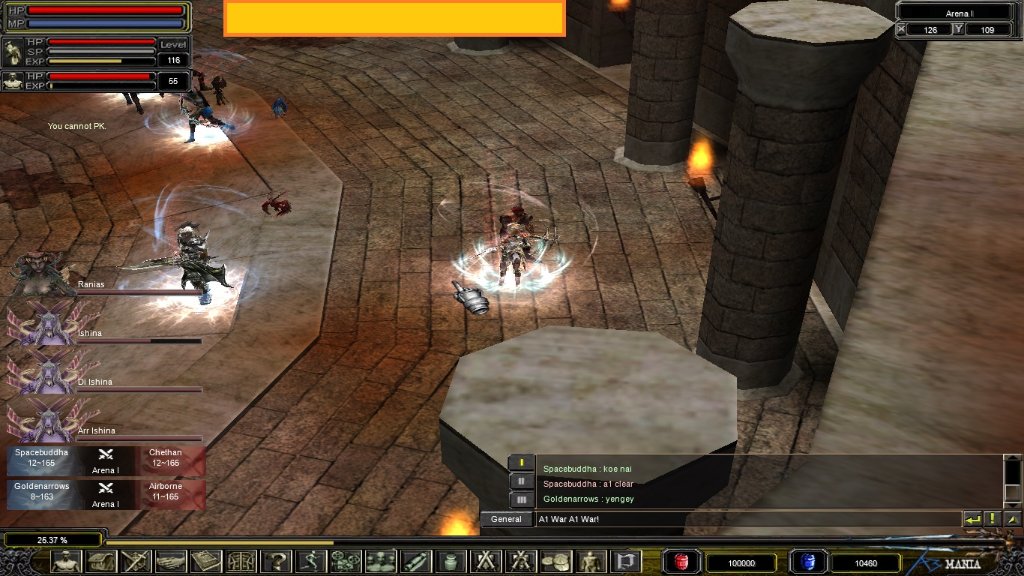Select the General chat channel button
Image resolution: width=1024 pixels, height=576 pixels.
[507, 519]
